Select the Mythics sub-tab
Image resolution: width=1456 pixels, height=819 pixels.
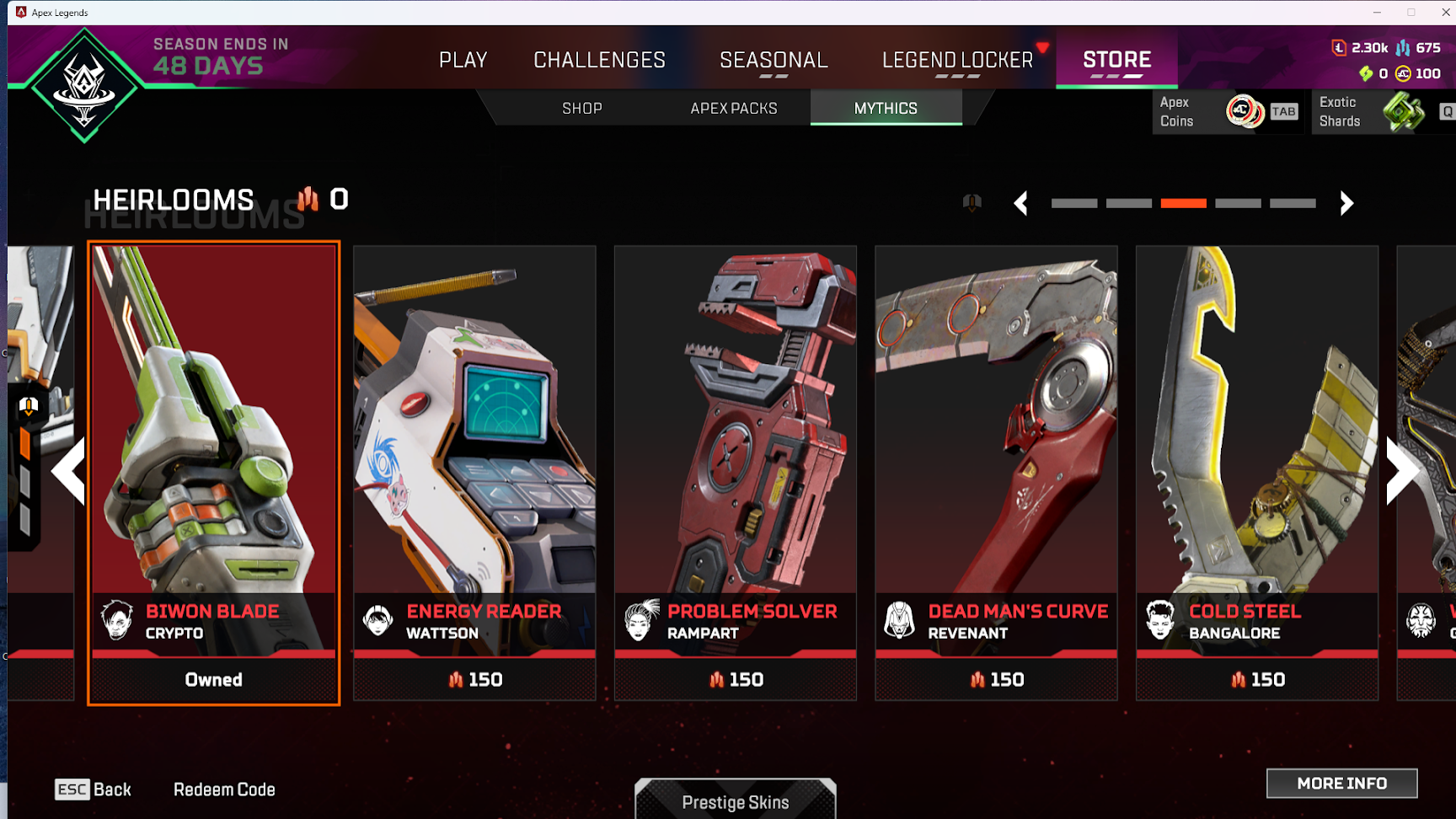pyautogui.click(x=886, y=109)
